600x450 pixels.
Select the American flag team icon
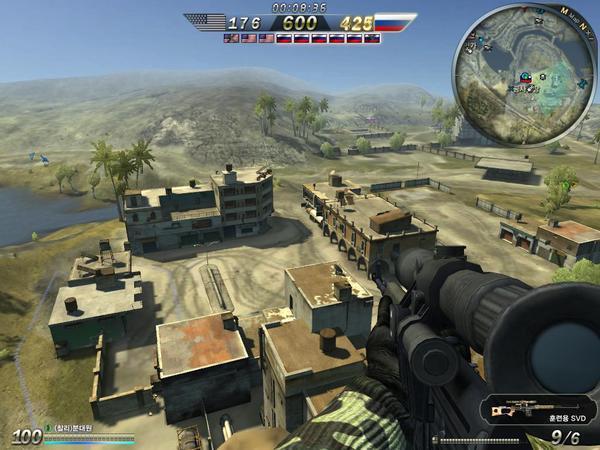tap(205, 22)
